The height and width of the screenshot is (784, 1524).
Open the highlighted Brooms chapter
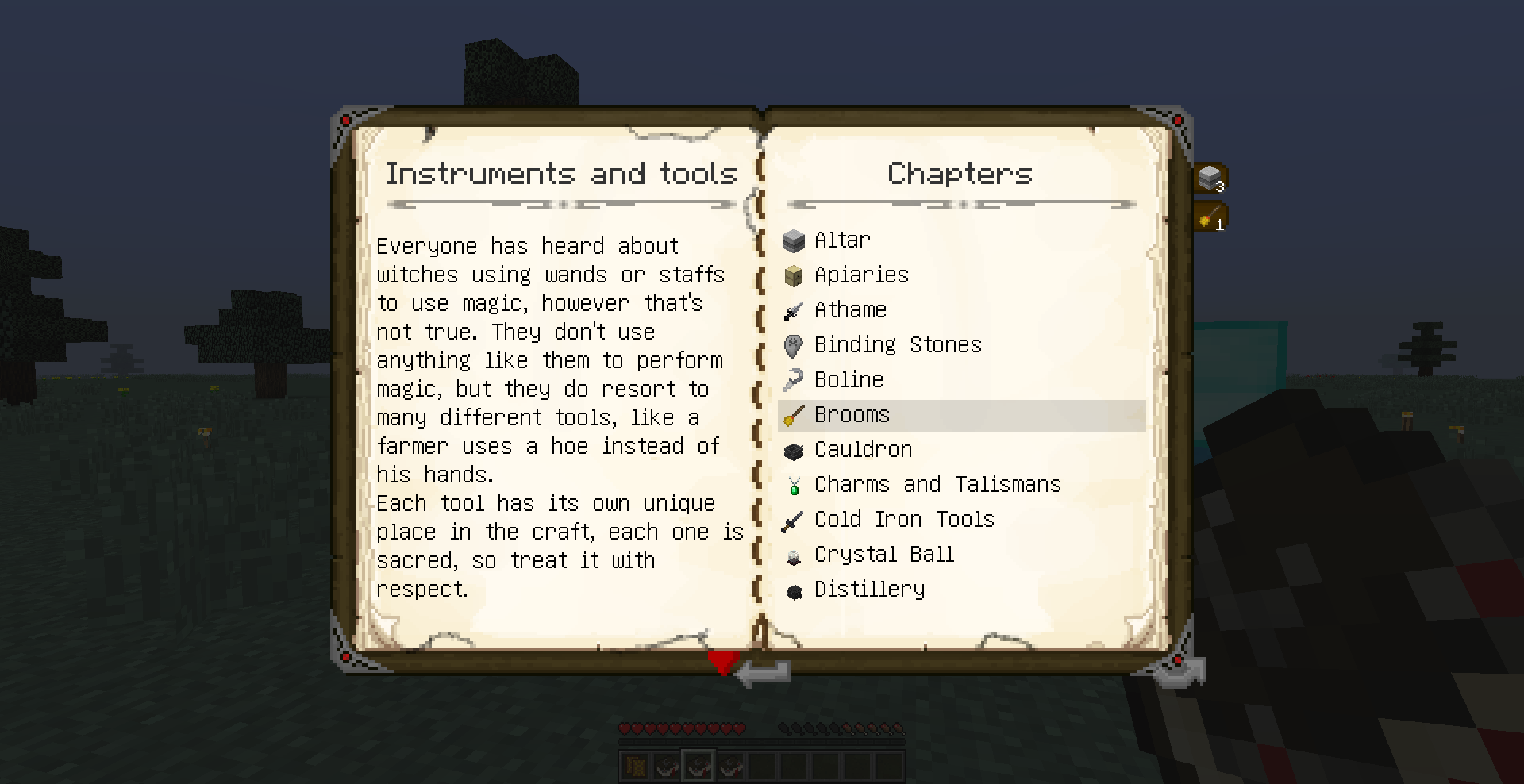pyautogui.click(x=851, y=414)
